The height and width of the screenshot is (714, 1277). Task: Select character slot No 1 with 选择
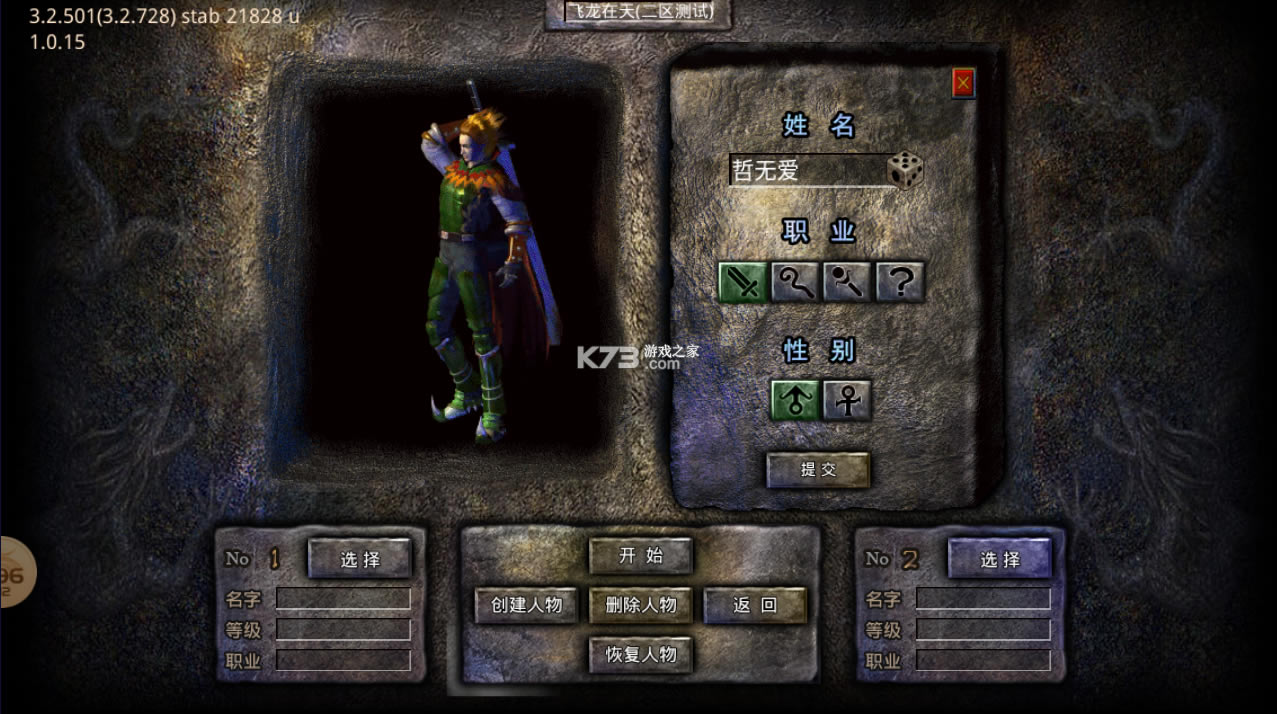[x=359, y=559]
